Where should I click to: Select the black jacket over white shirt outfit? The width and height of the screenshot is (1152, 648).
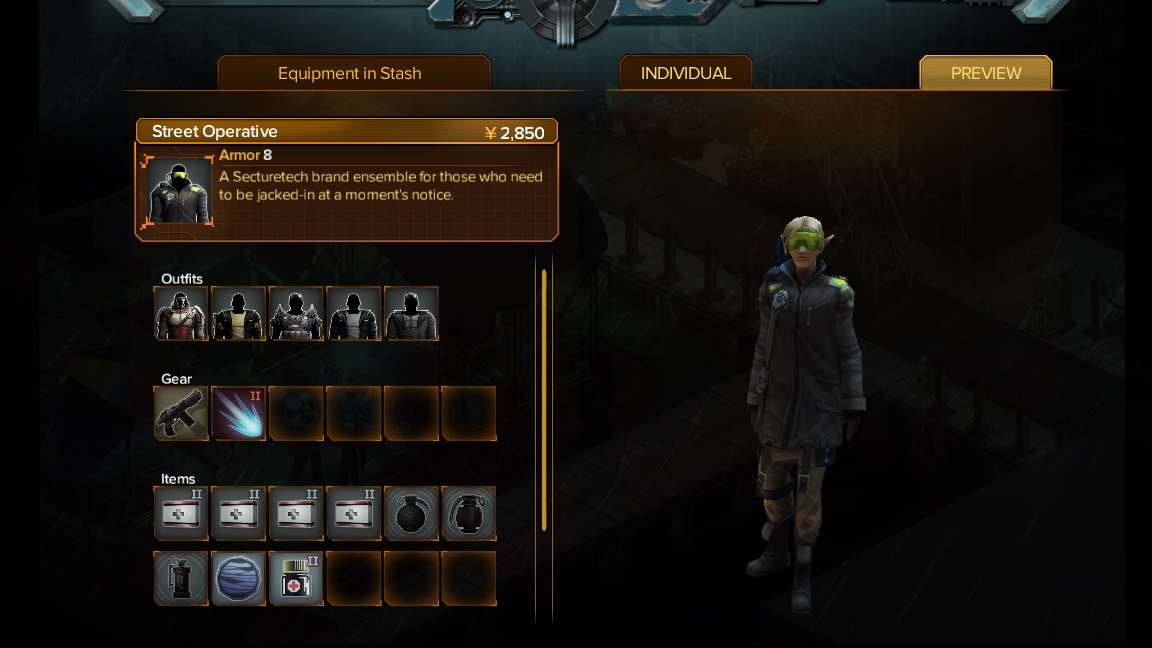pyautogui.click(x=353, y=313)
